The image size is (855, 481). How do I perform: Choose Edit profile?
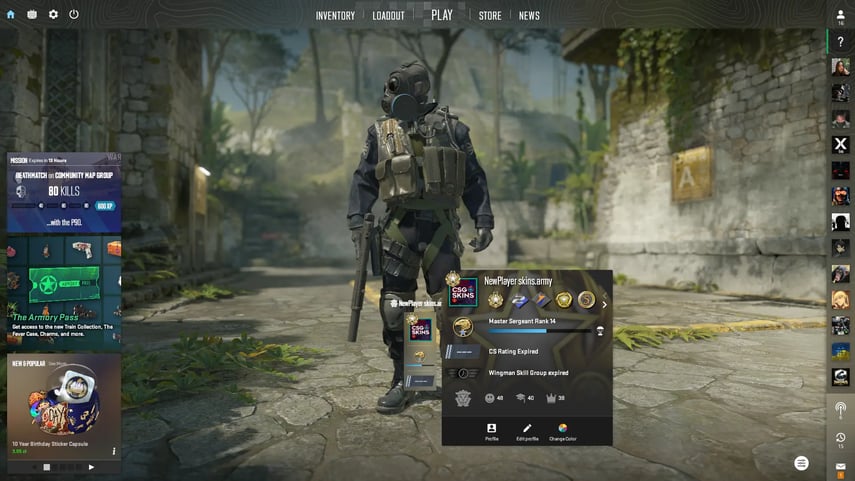527,431
